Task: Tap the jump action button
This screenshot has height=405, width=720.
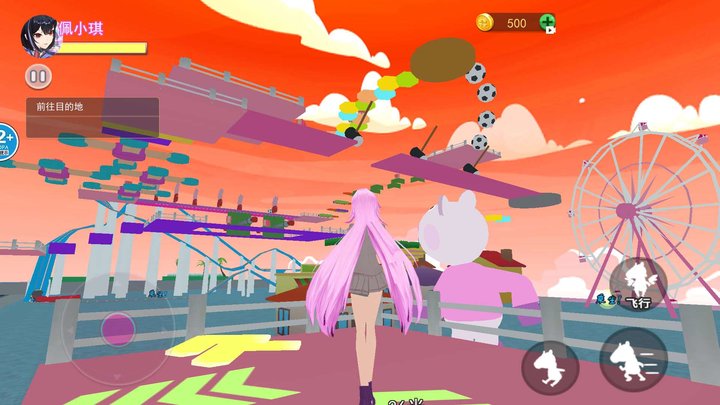Action: [x=550, y=365]
